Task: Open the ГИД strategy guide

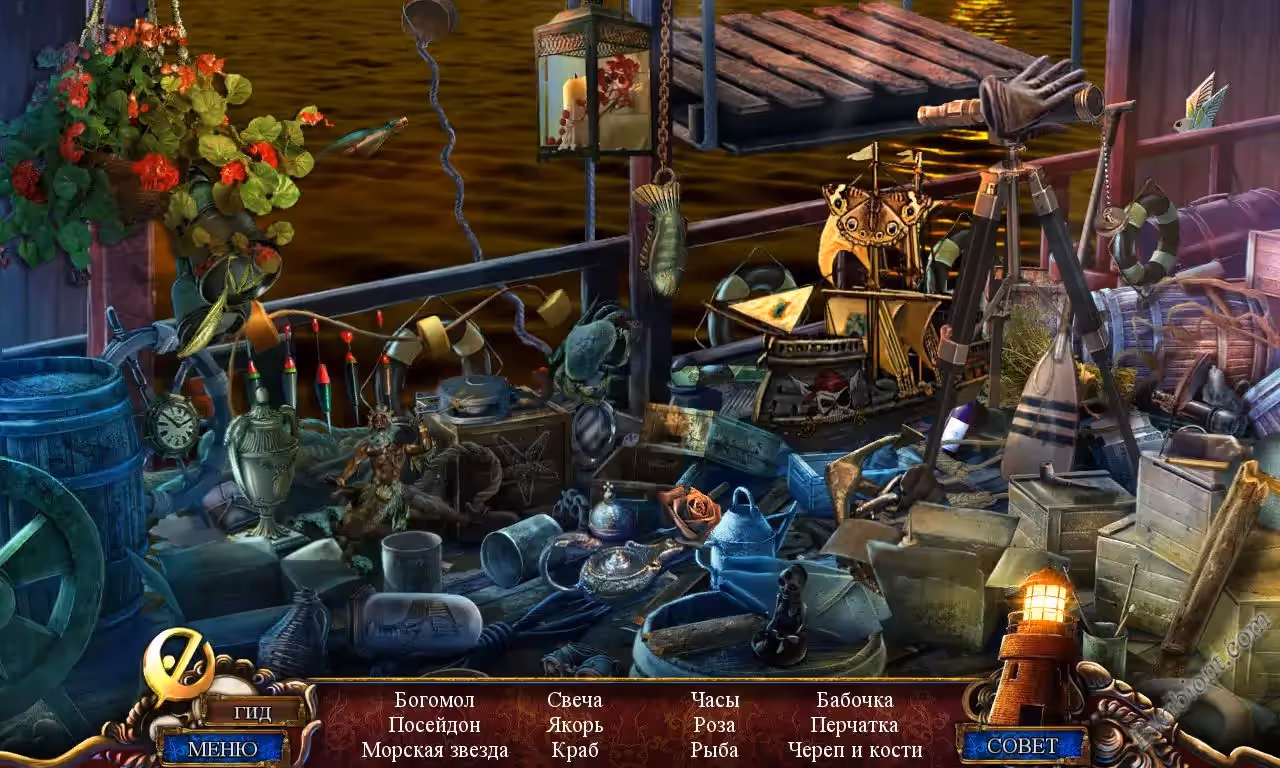Action: pyautogui.click(x=251, y=712)
